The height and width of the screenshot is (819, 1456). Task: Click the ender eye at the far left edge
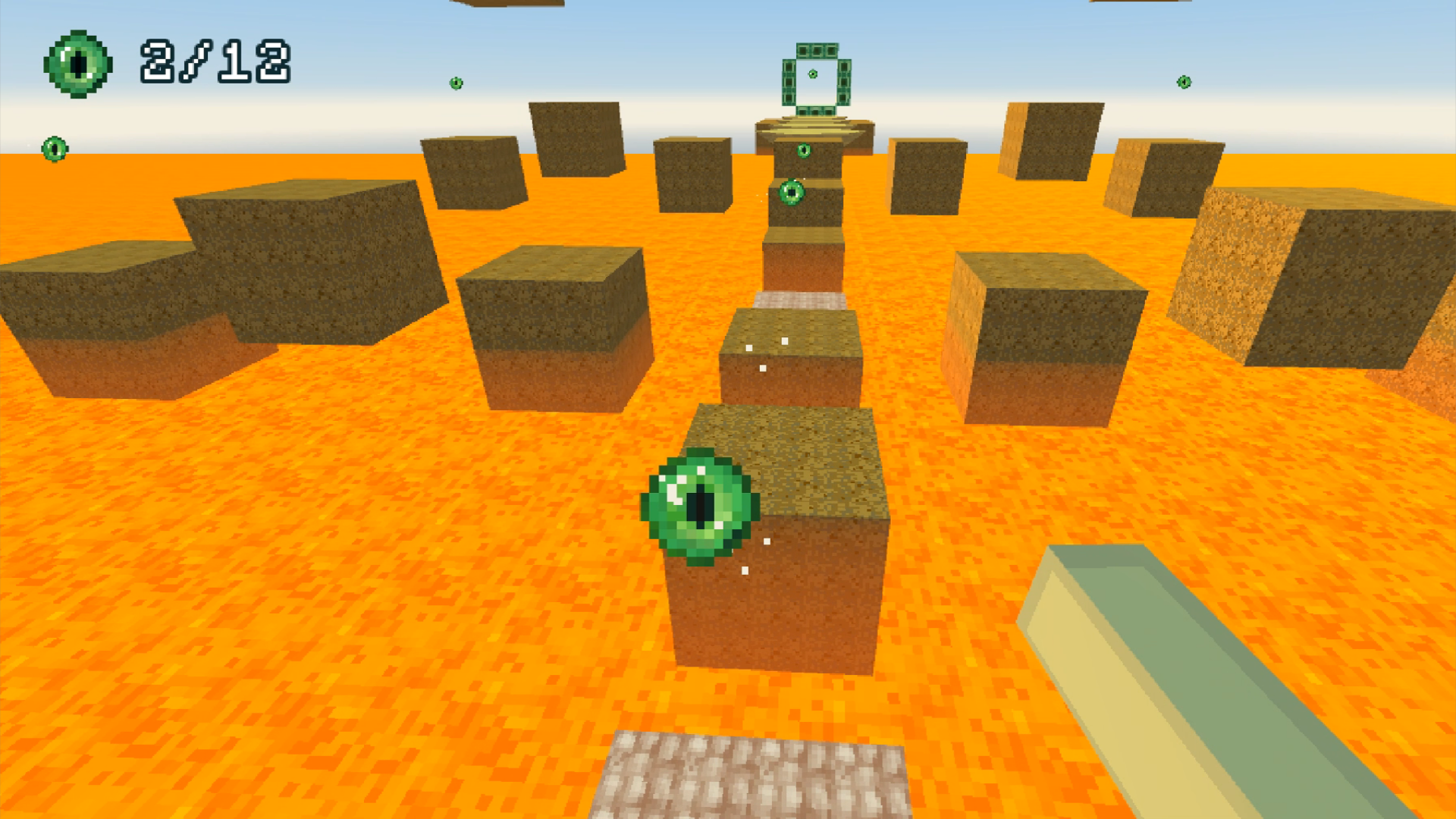coord(53,149)
